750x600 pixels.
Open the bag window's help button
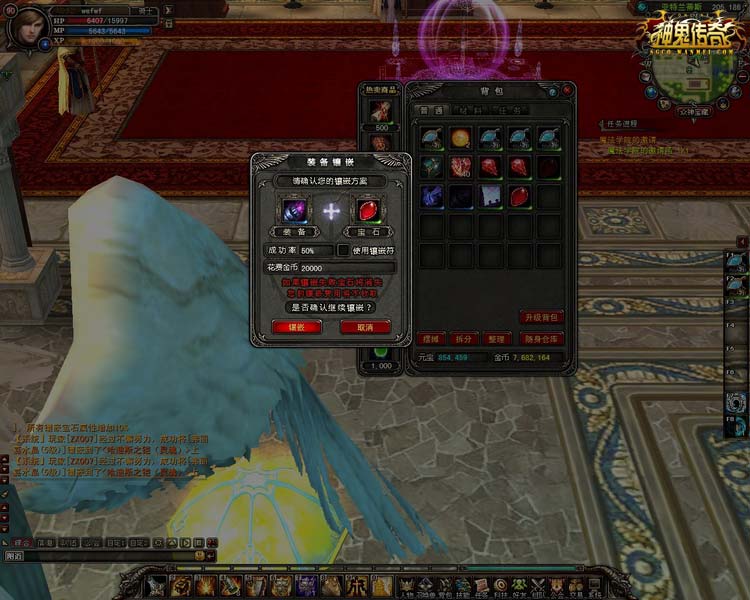tap(553, 89)
